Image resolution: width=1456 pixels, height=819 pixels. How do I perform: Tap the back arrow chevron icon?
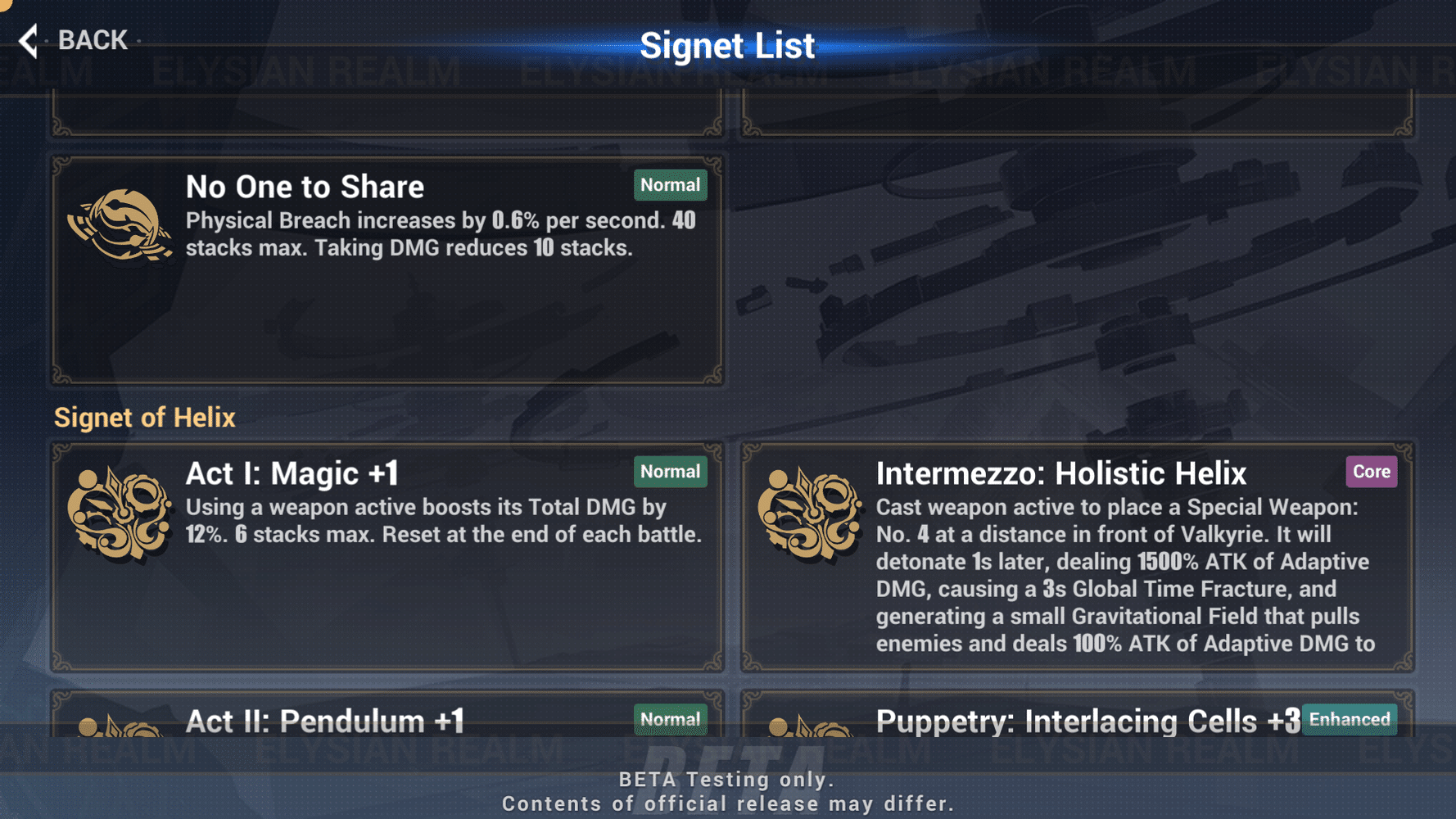[27, 39]
